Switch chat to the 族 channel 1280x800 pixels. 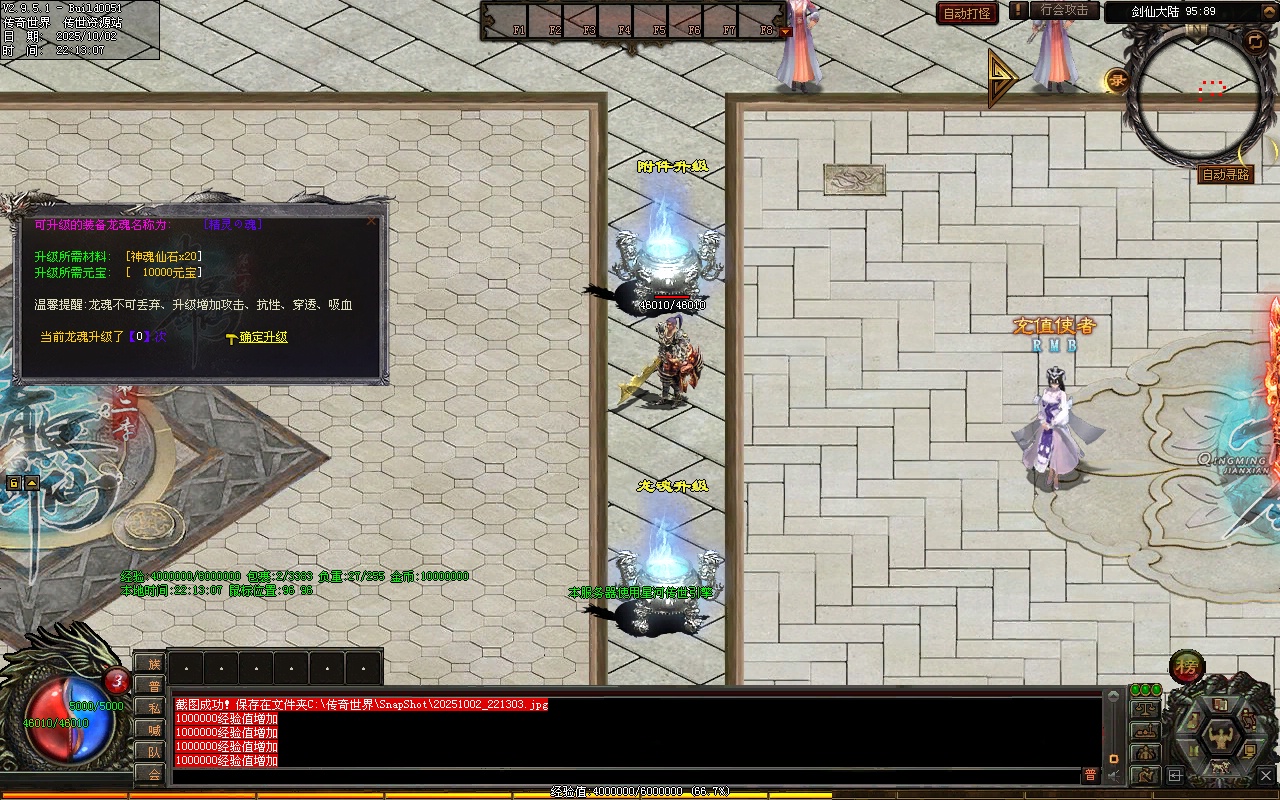[x=153, y=664]
